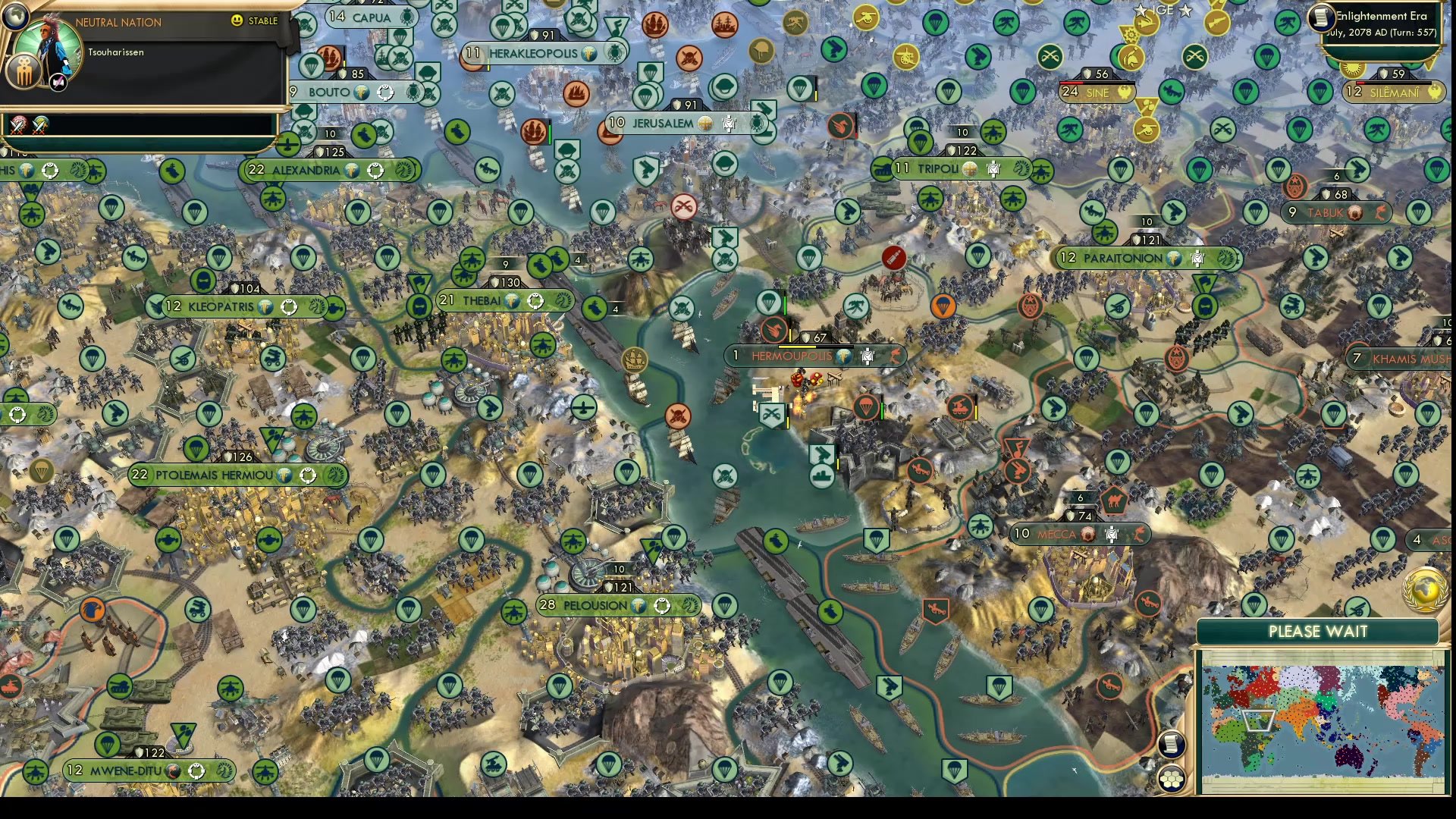Open the Mecca city banner
Image resolution: width=1456 pixels, height=819 pixels.
click(x=1059, y=535)
